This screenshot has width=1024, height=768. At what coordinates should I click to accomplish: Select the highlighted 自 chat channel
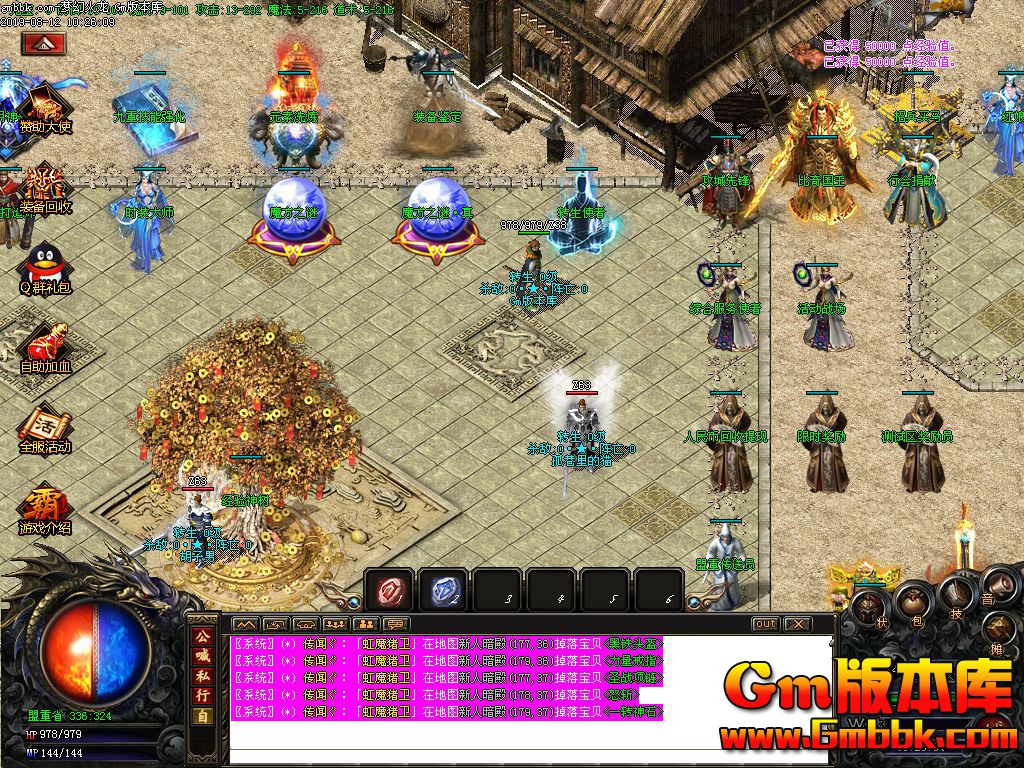click(202, 716)
